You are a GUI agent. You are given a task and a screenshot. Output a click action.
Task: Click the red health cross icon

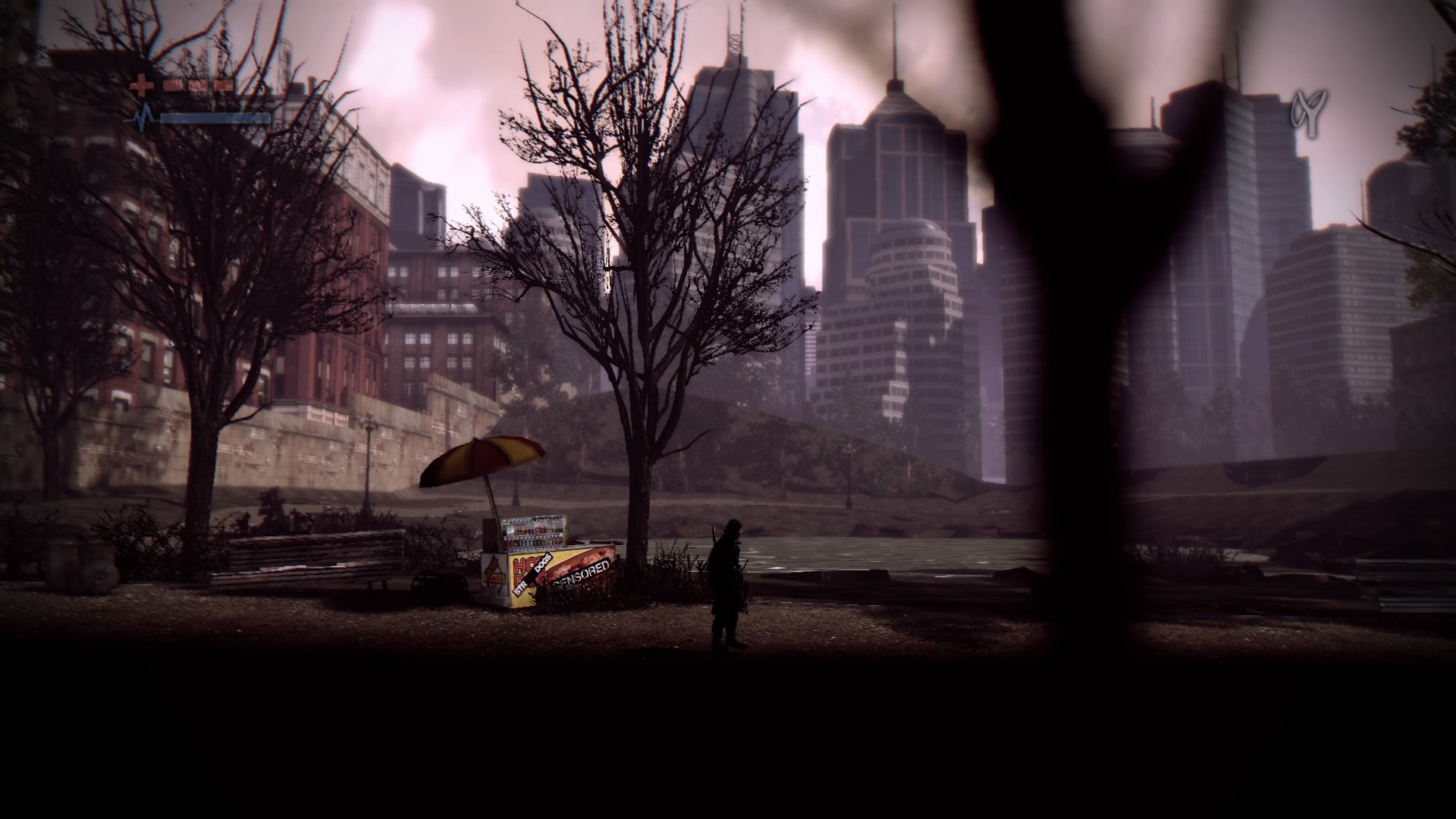click(x=141, y=84)
